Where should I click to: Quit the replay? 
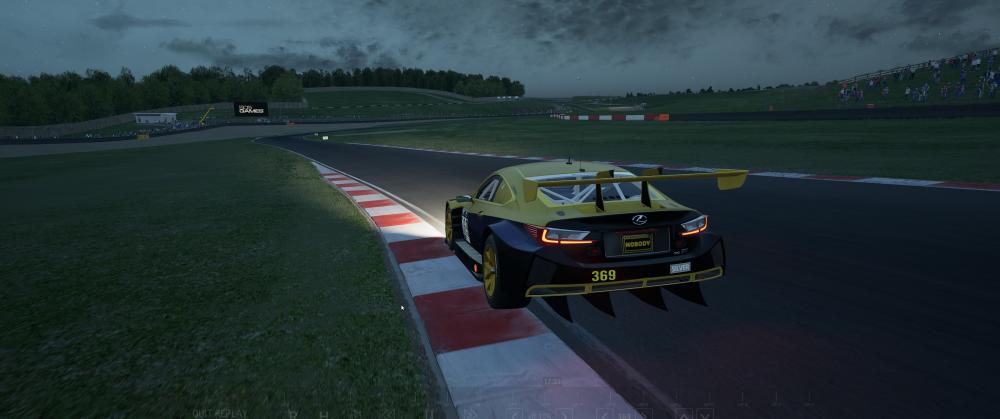point(219,413)
